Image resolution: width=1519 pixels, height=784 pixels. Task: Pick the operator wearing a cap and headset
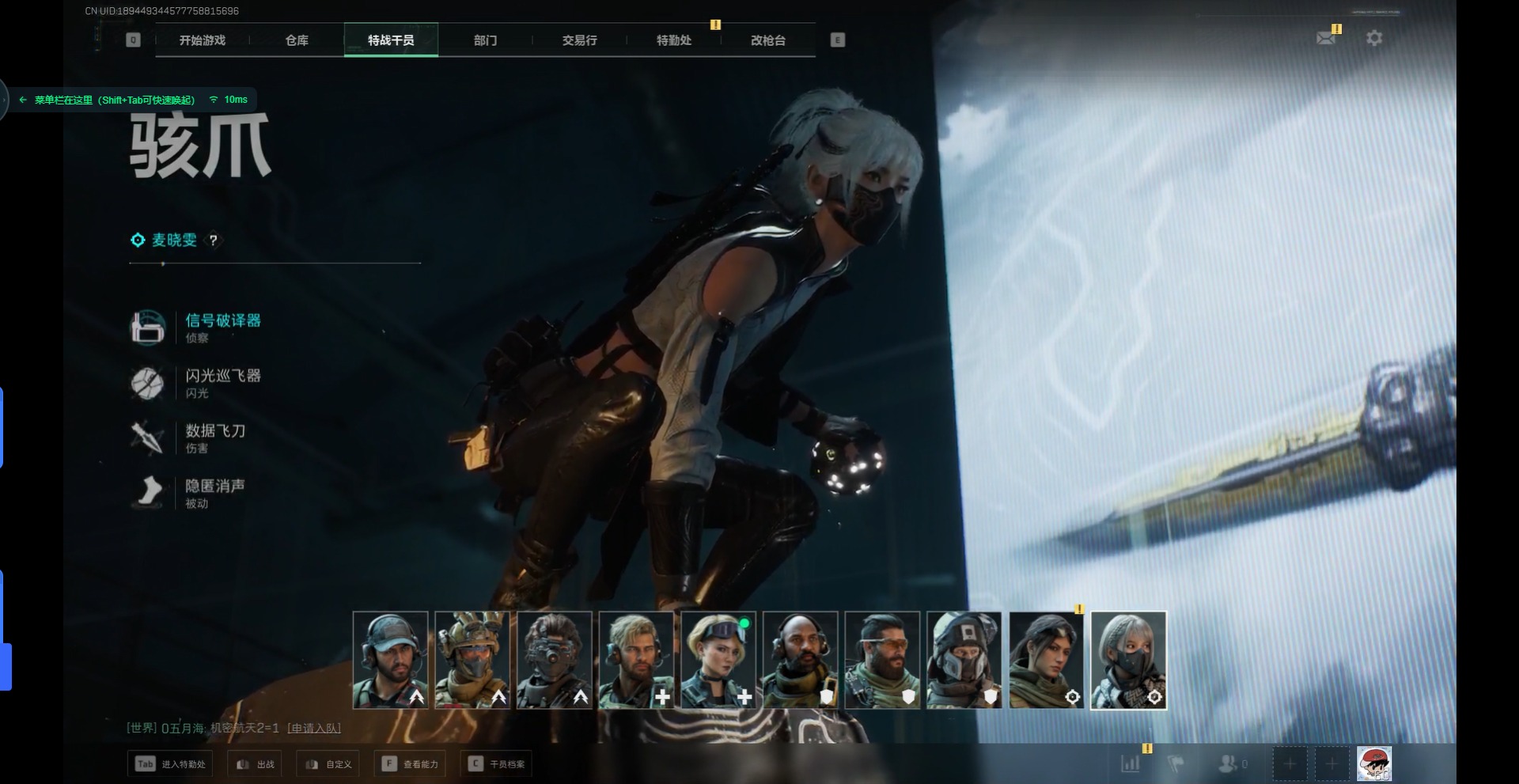pyautogui.click(x=390, y=660)
